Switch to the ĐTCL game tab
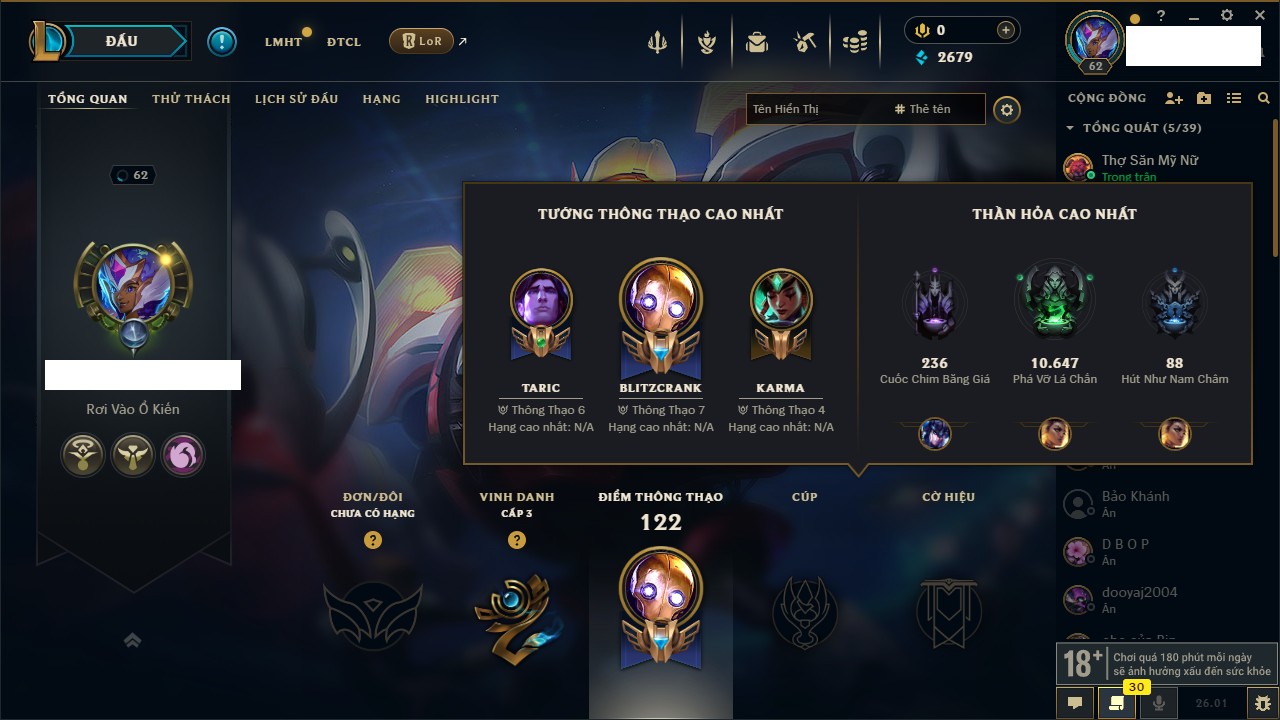Image resolution: width=1280 pixels, height=720 pixels. [344, 42]
